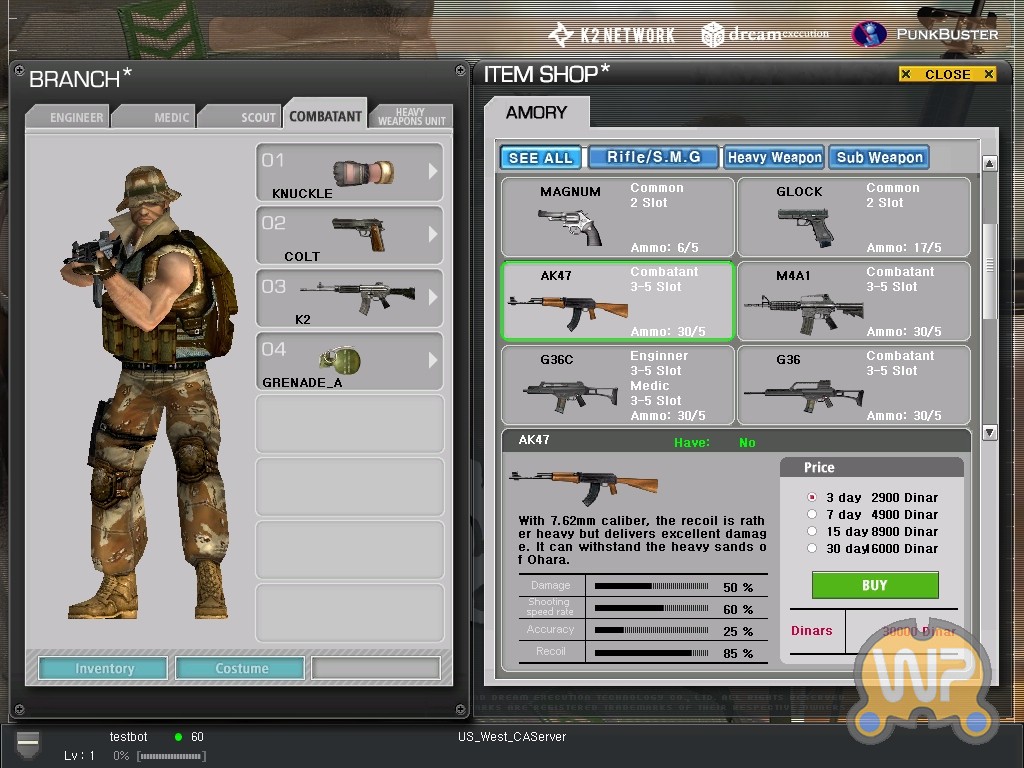Image resolution: width=1024 pixels, height=768 pixels.
Task: Choose the Glock shop item
Action: (x=853, y=217)
